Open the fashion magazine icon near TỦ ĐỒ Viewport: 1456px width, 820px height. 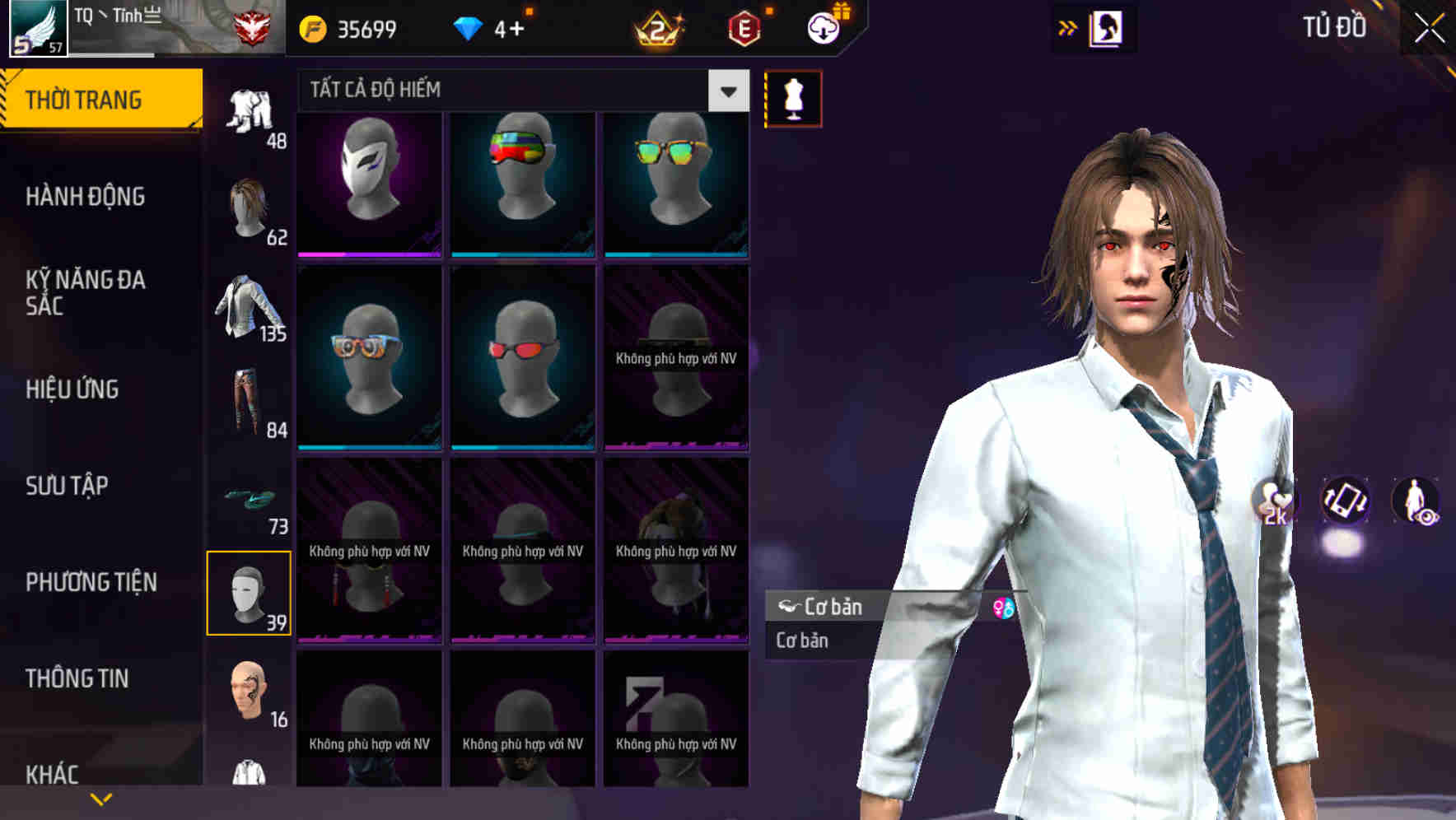[1108, 27]
